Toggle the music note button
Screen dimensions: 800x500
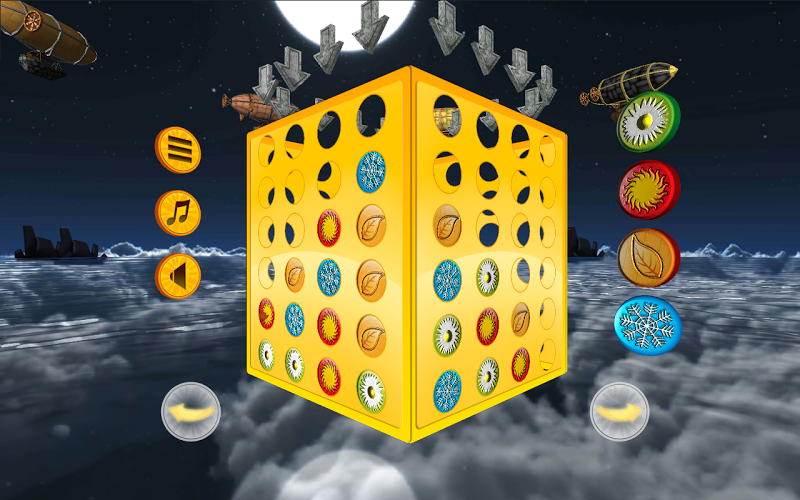click(178, 213)
